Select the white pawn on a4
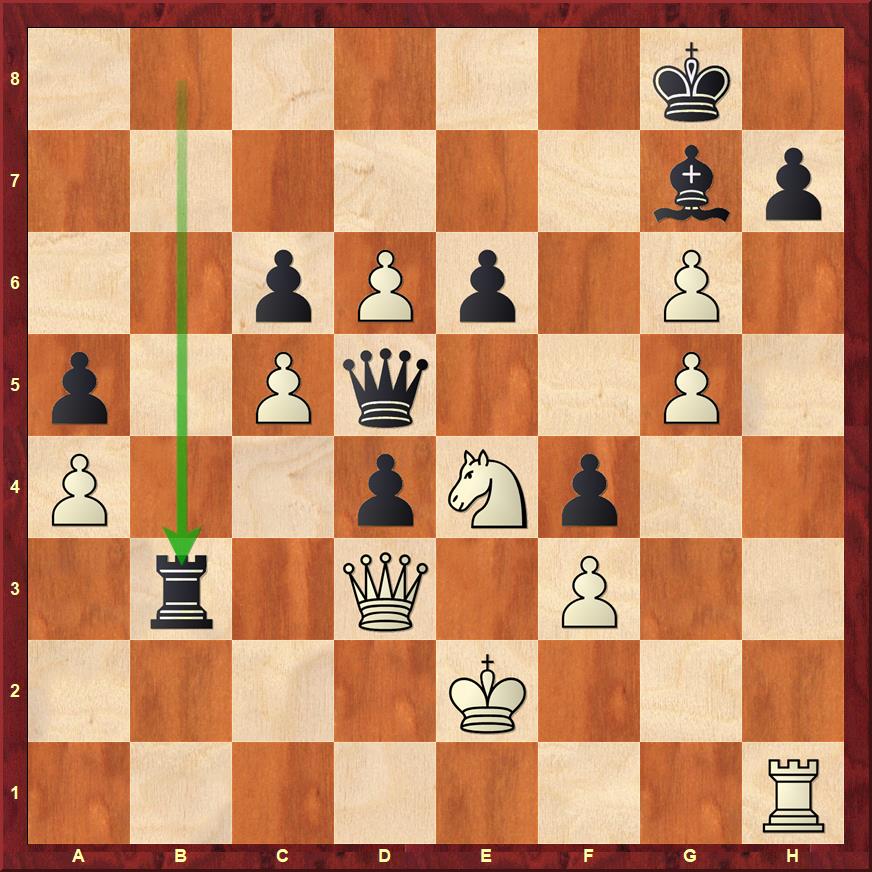Image resolution: width=872 pixels, height=872 pixels. 79,488
